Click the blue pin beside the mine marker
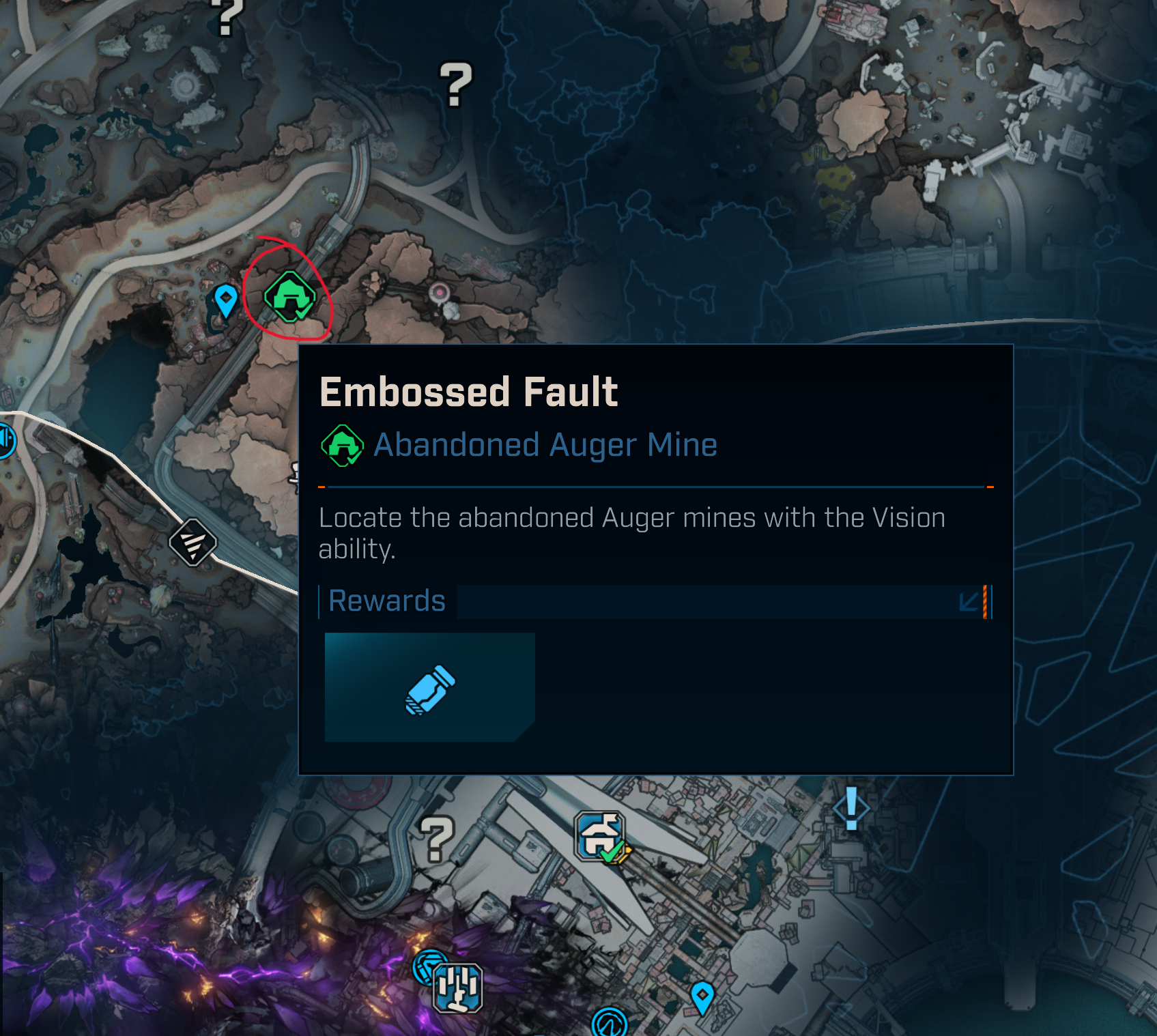The height and width of the screenshot is (1036, 1157). click(x=225, y=300)
